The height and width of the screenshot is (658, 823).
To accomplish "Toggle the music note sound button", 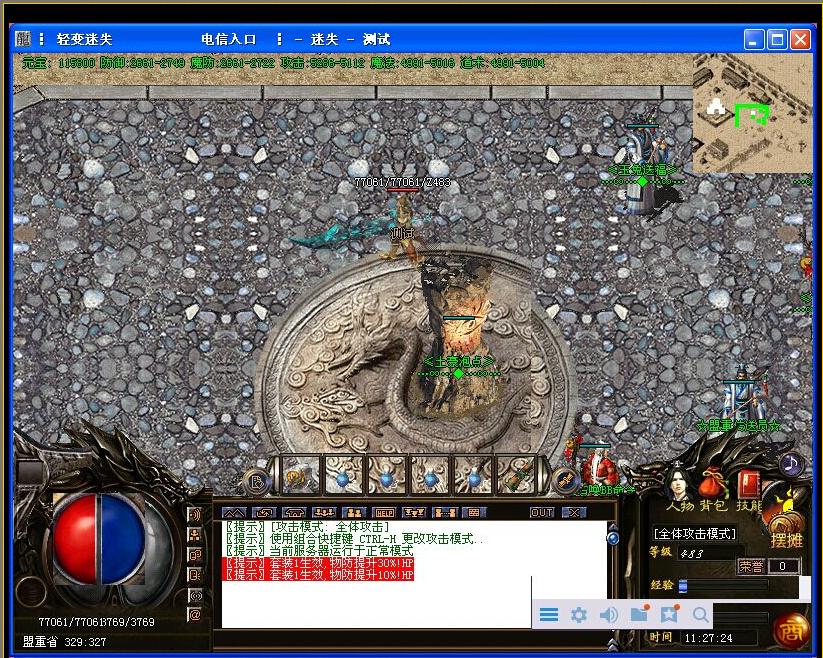I will click(791, 463).
